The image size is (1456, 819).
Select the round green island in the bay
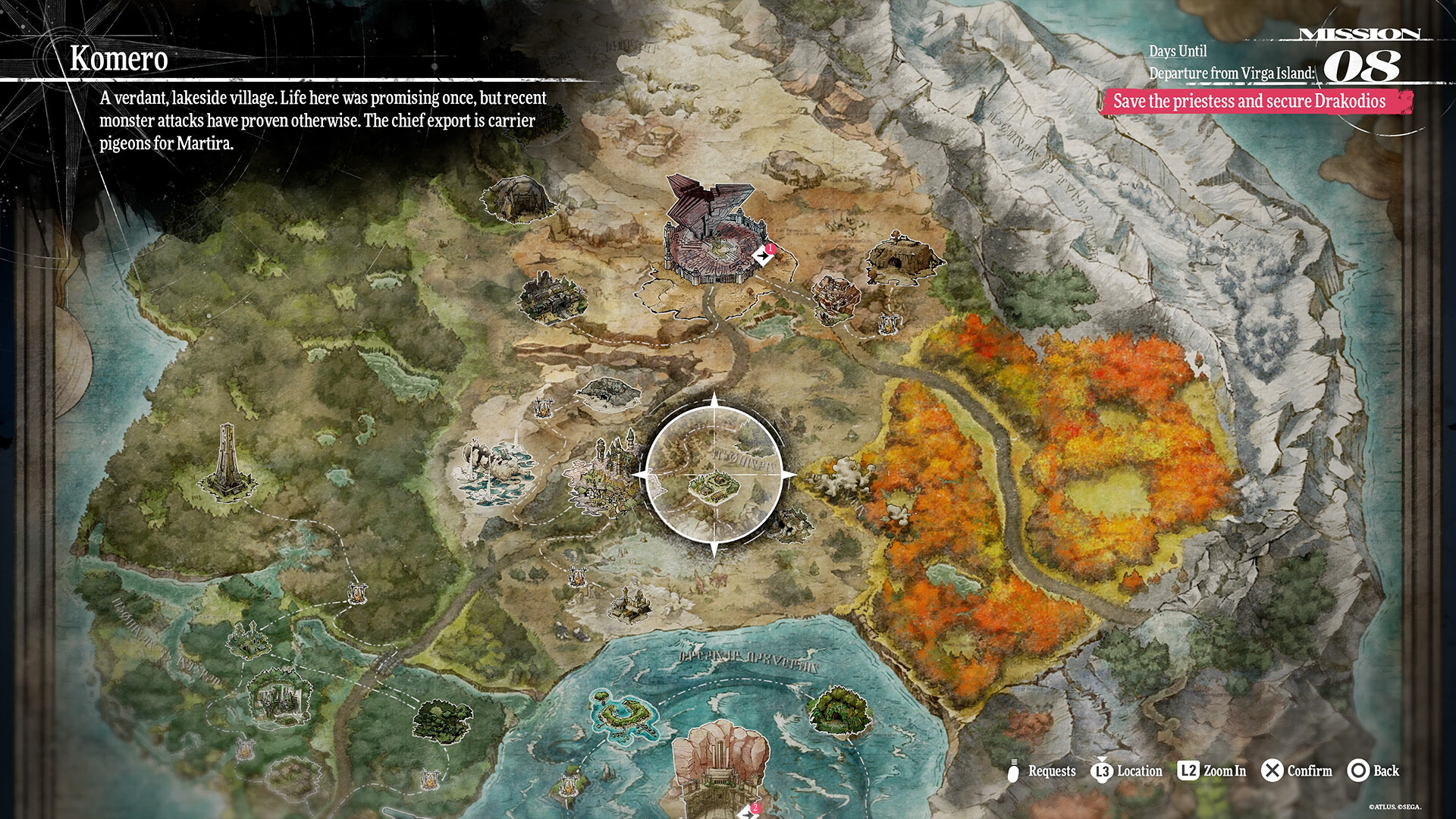[x=626, y=711]
